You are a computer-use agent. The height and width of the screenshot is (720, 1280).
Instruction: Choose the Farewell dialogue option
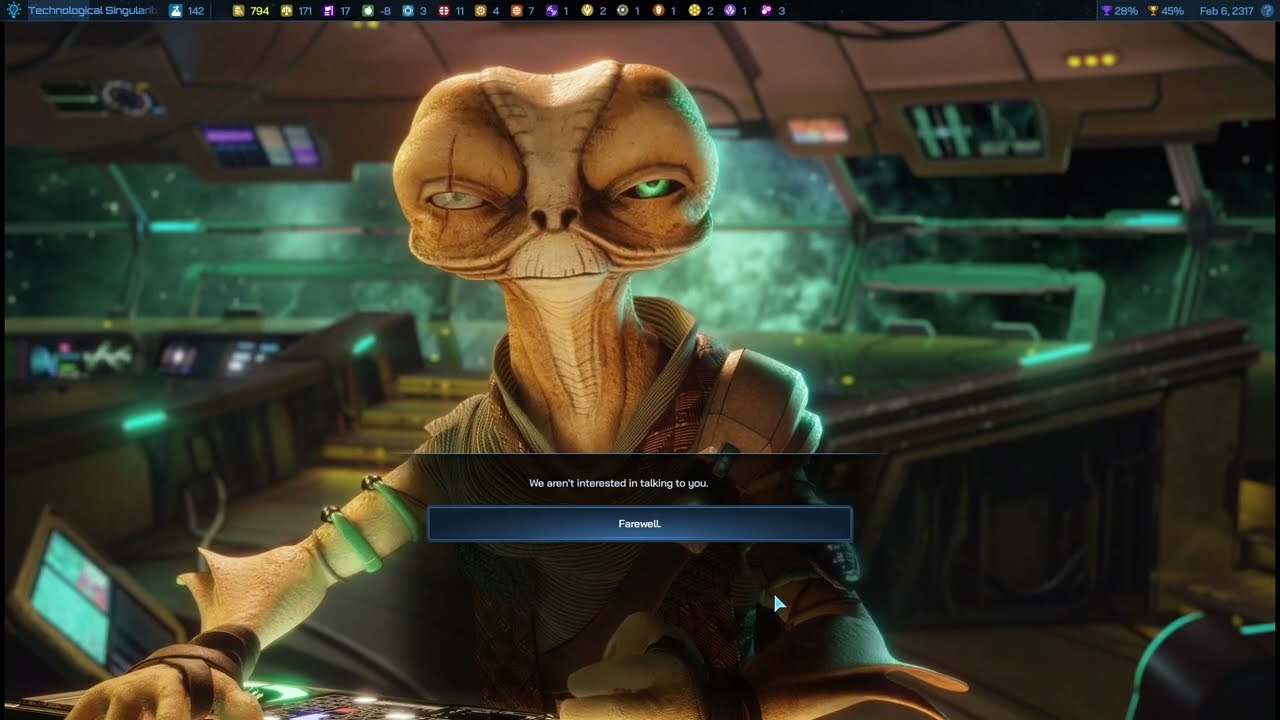[x=640, y=524]
